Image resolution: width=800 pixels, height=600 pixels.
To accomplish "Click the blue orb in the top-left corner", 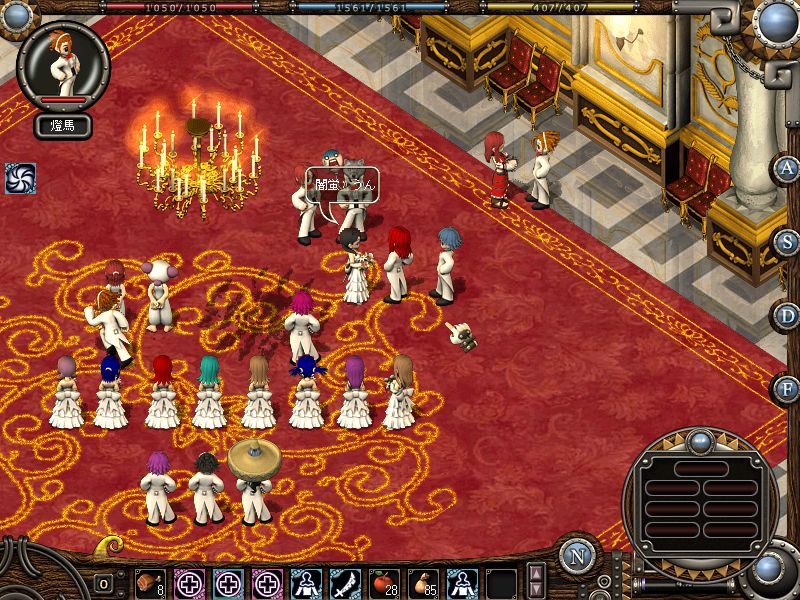I will tap(17, 15).
